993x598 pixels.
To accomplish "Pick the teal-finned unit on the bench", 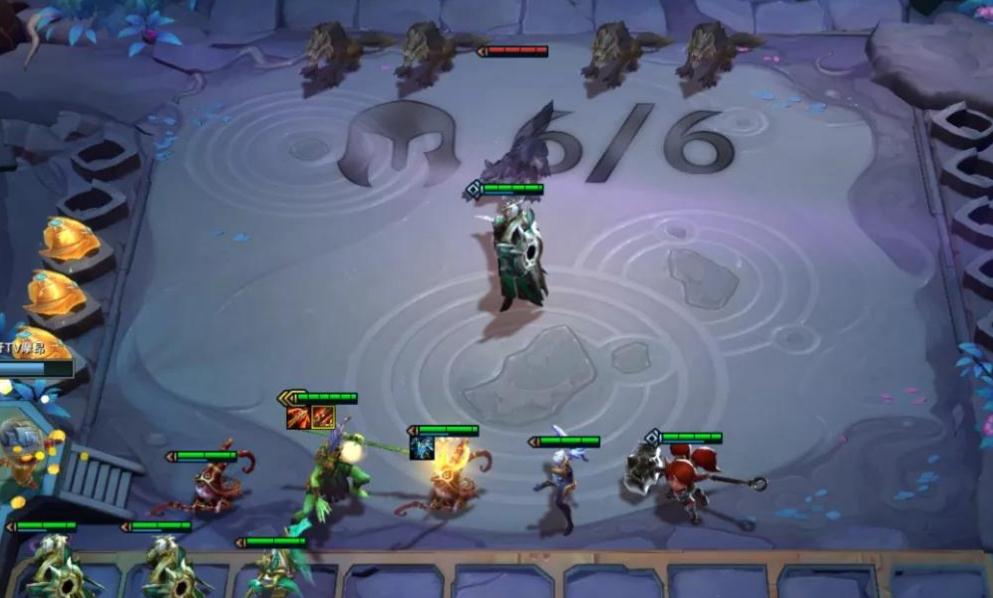I will click(274, 573).
